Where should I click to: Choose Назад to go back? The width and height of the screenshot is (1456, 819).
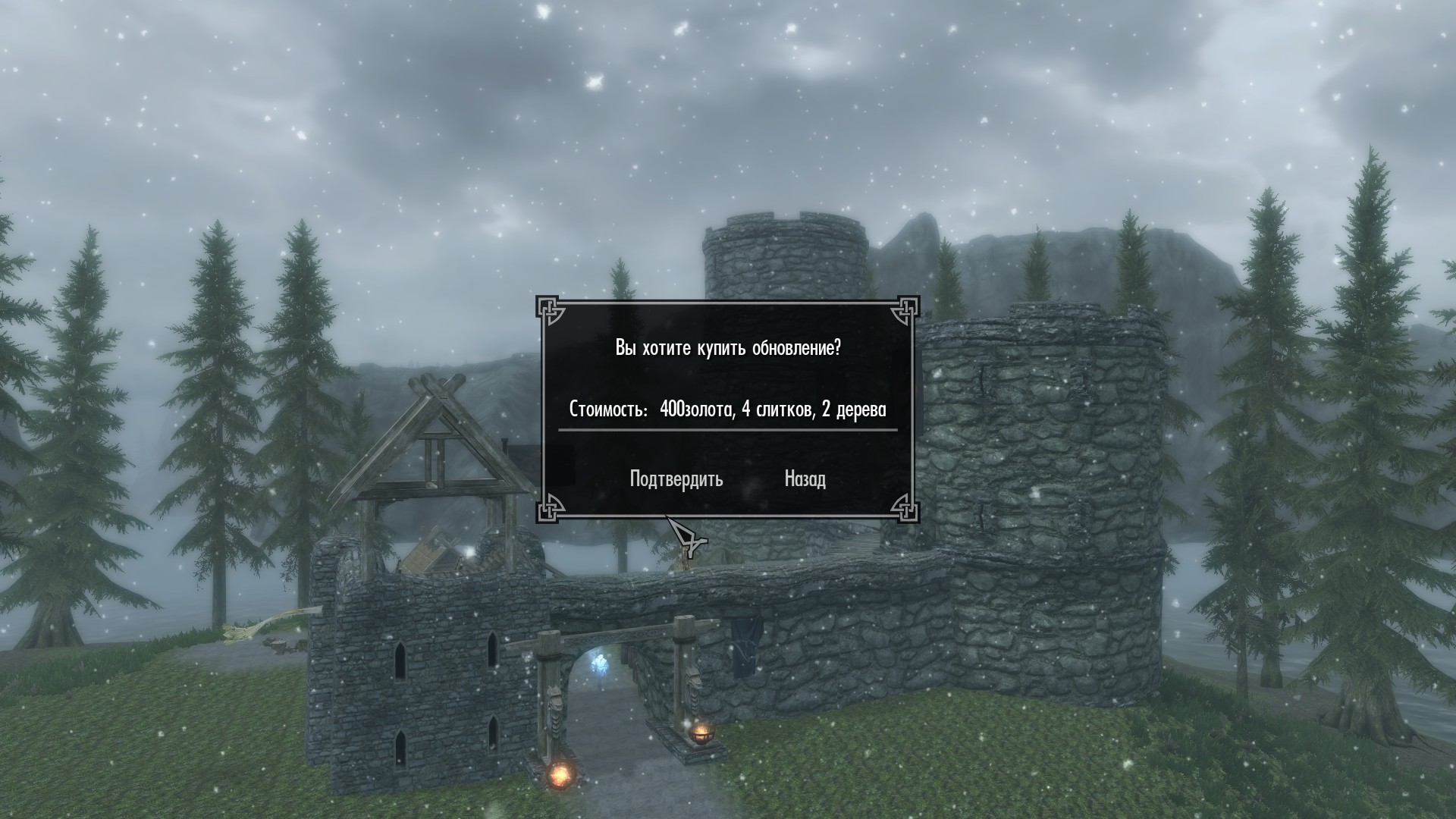[x=805, y=479]
